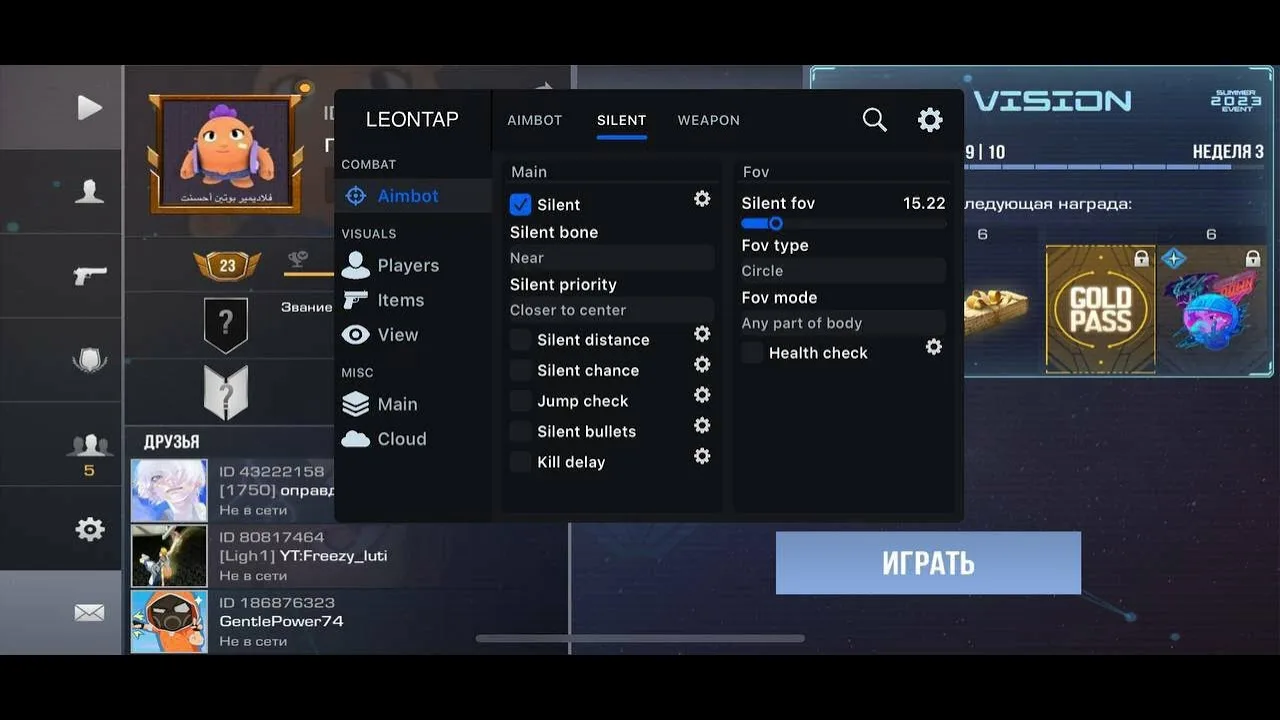Open the Silent bullets advanced settings gear

tap(702, 425)
